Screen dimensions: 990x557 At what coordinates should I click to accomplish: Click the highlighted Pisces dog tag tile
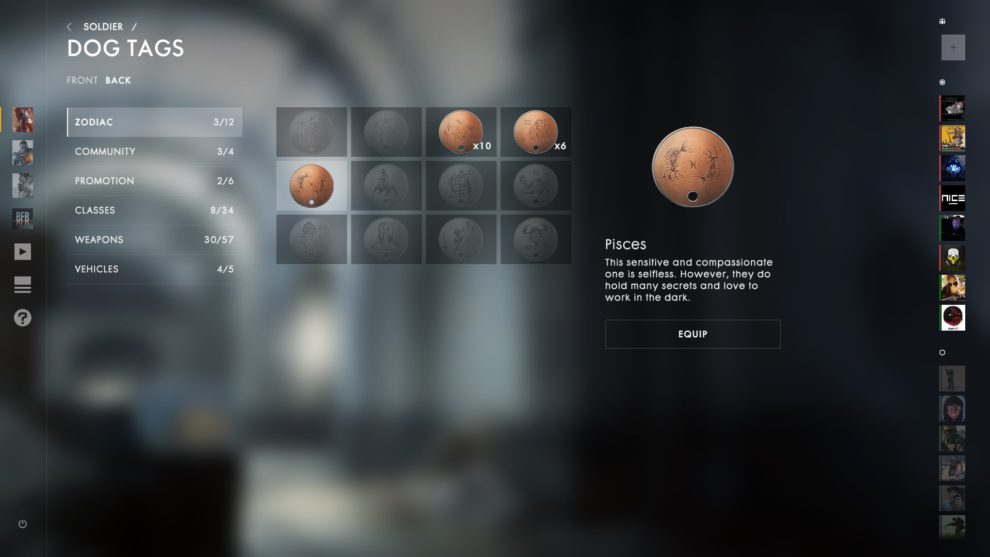click(311, 185)
